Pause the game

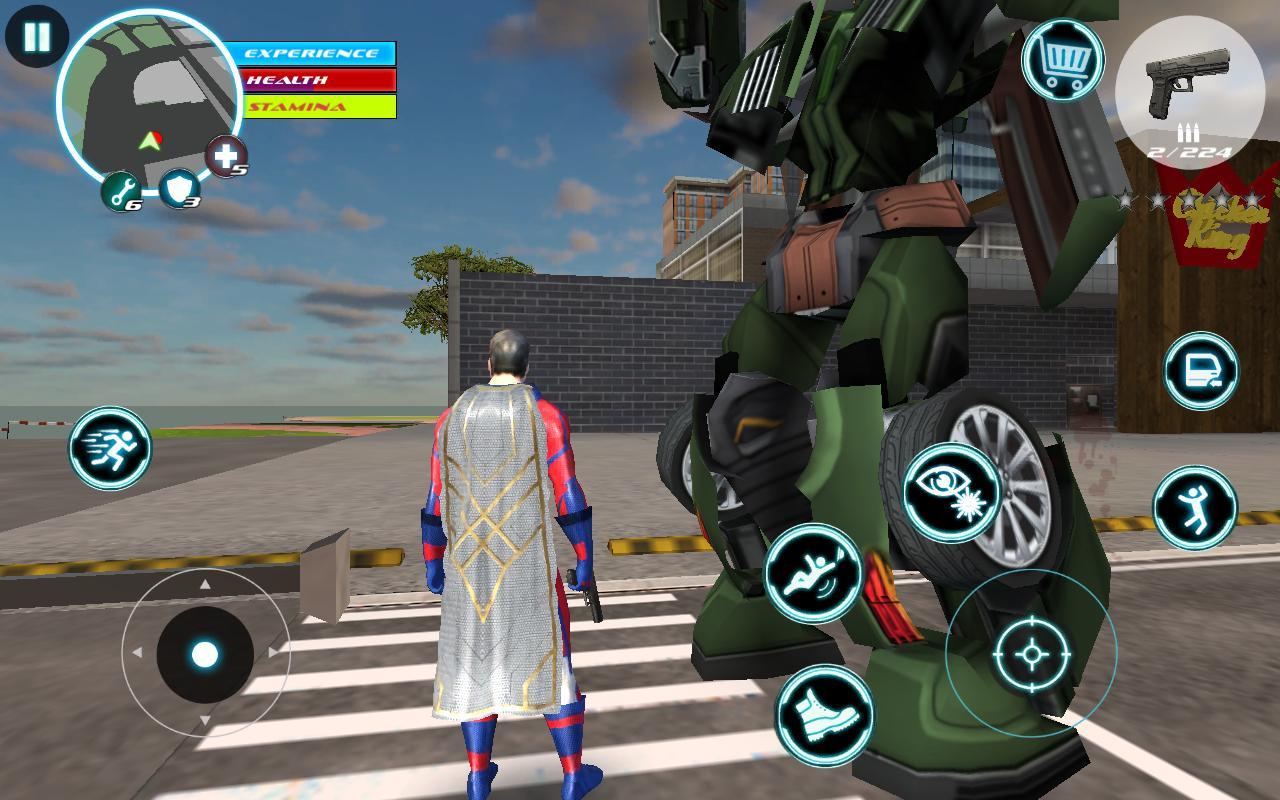[35, 38]
